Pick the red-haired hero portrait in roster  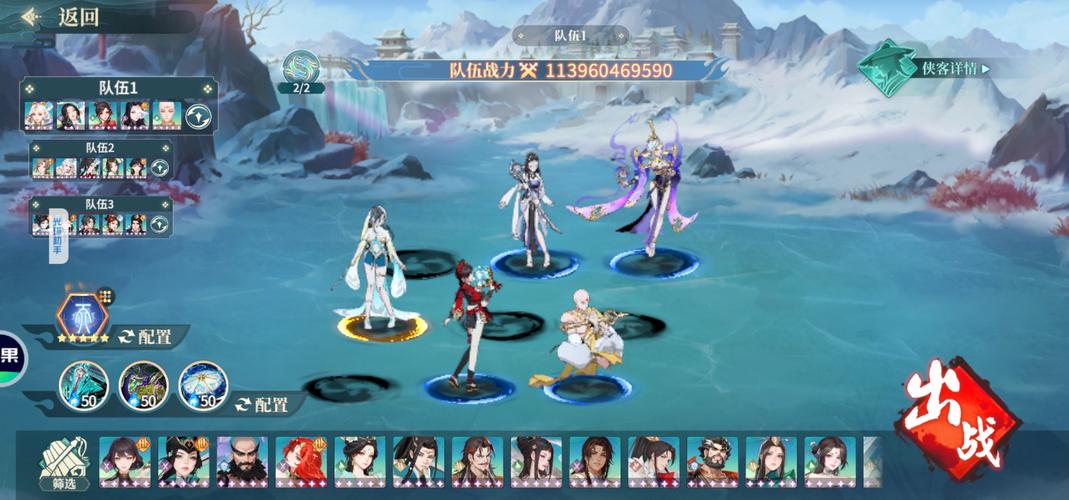[x=300, y=460]
